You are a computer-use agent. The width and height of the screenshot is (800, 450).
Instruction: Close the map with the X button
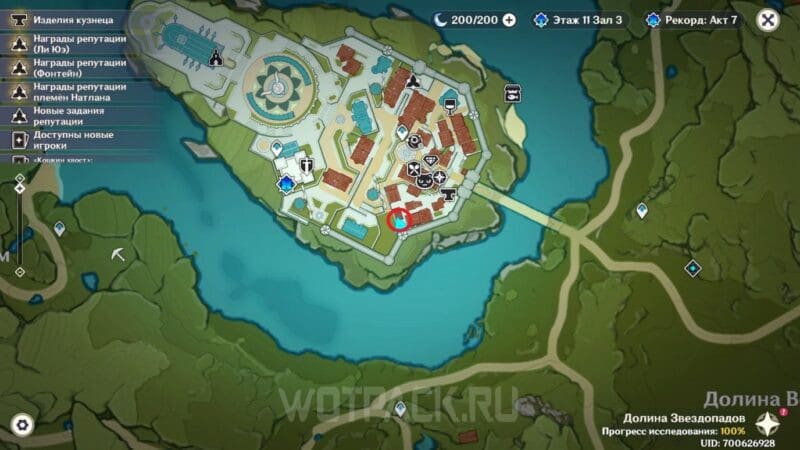(767, 19)
